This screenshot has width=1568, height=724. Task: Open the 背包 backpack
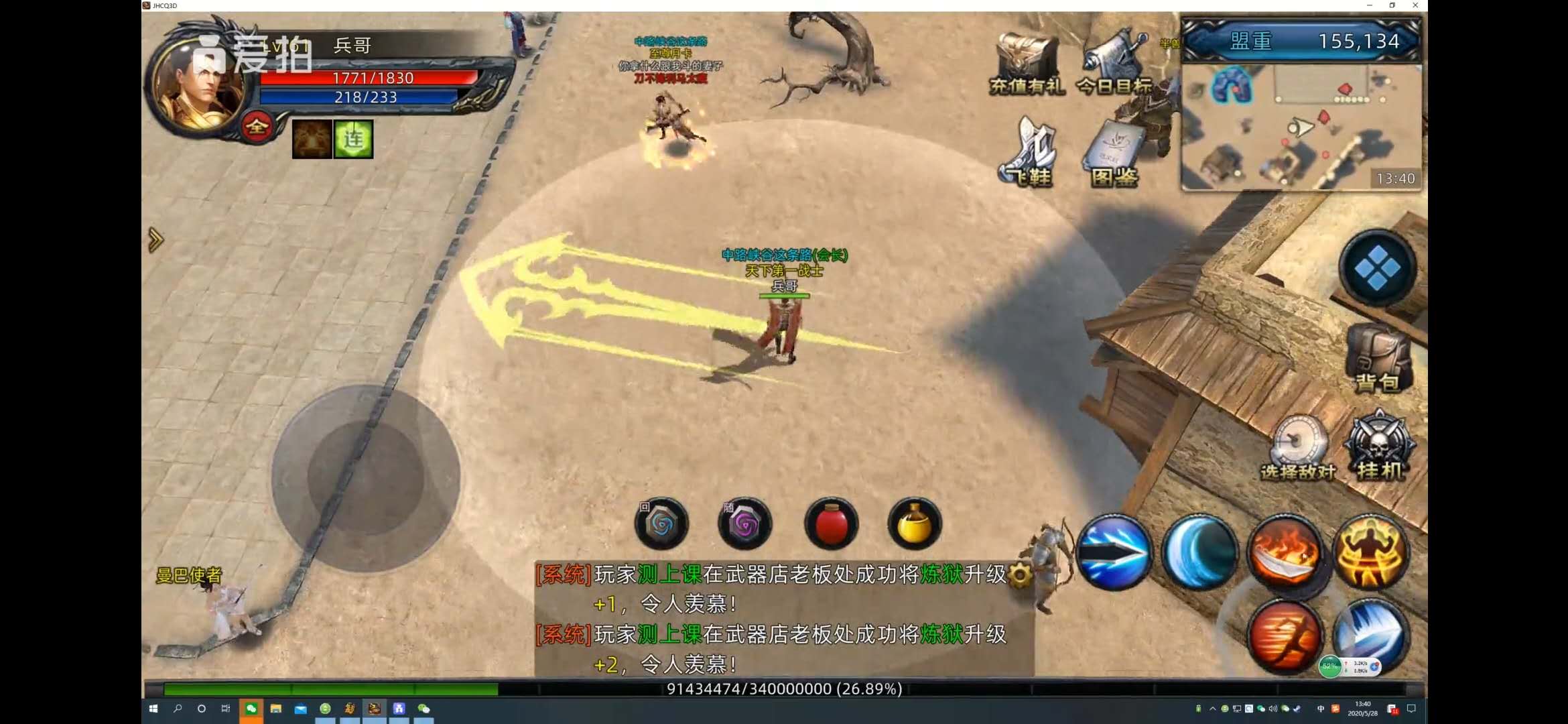(x=1378, y=359)
